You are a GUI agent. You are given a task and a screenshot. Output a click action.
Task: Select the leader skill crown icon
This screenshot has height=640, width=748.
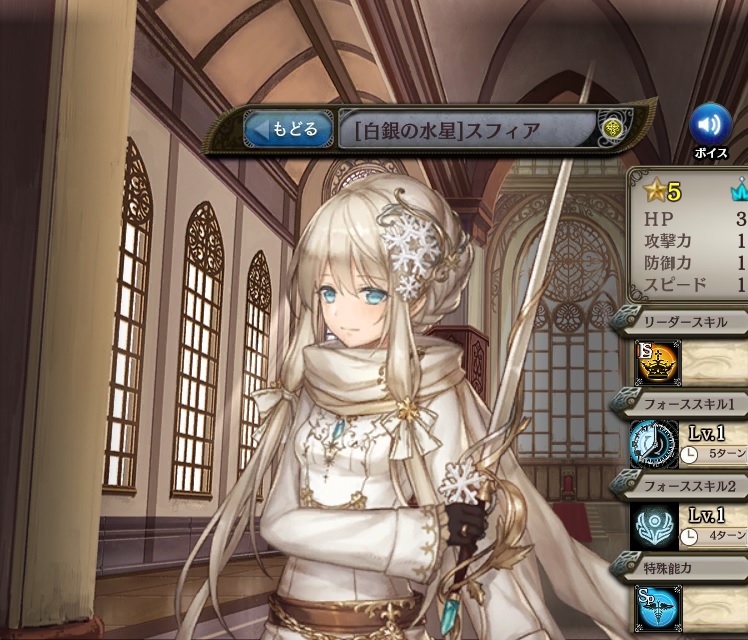click(657, 363)
